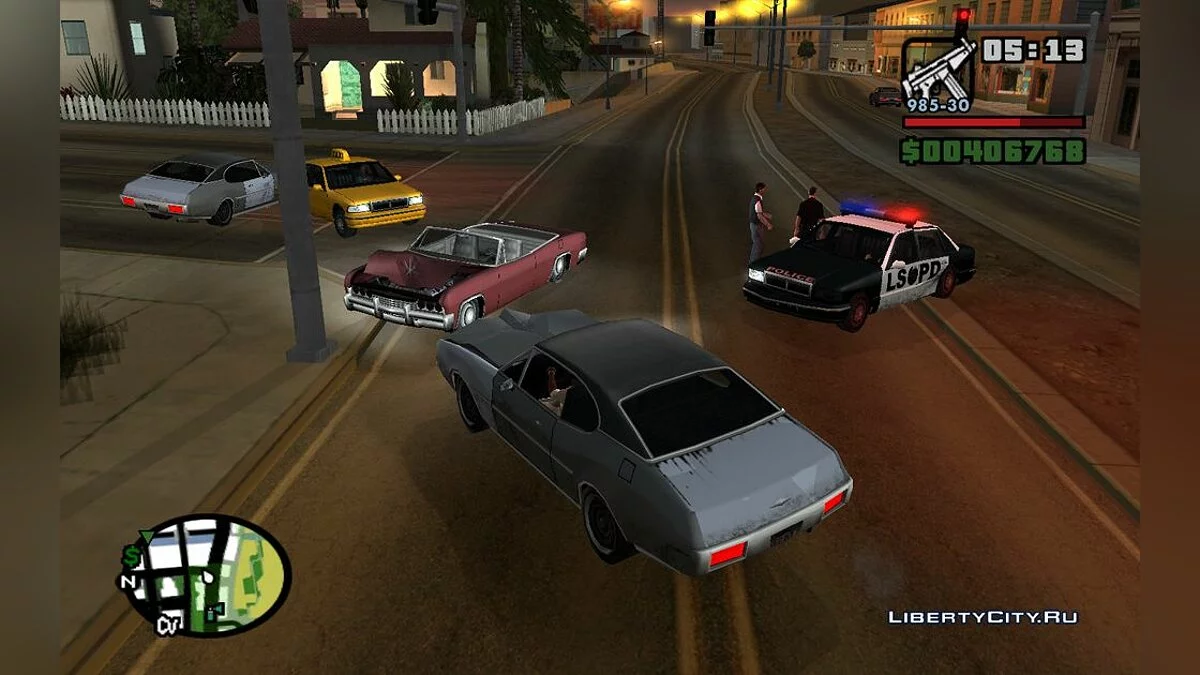
Task: Click the green dollar property marker on radar
Action: [x=133, y=555]
